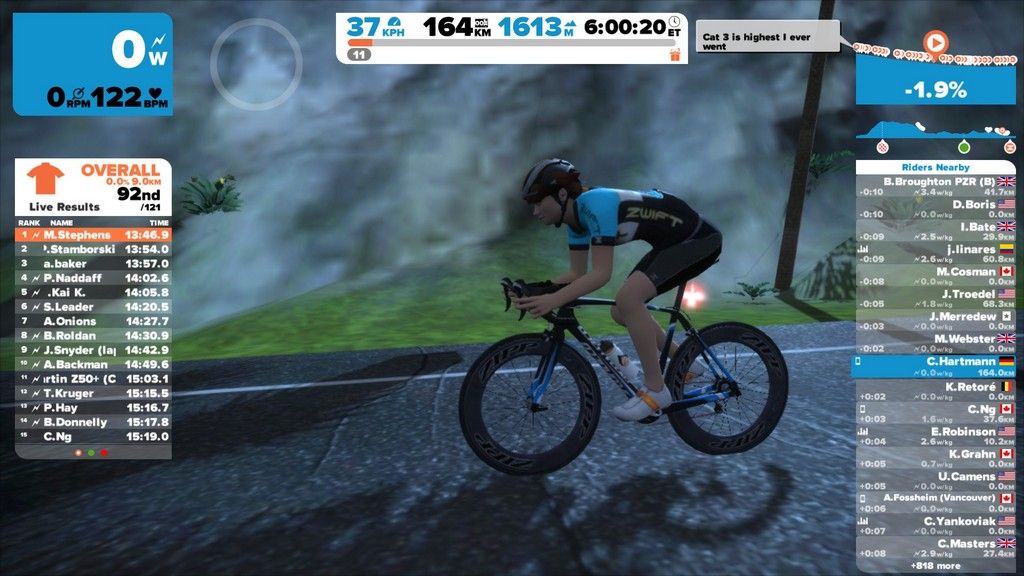This screenshot has height=576, width=1024.
Task: Expand the "+818 more" riders entry
Action: (x=935, y=566)
